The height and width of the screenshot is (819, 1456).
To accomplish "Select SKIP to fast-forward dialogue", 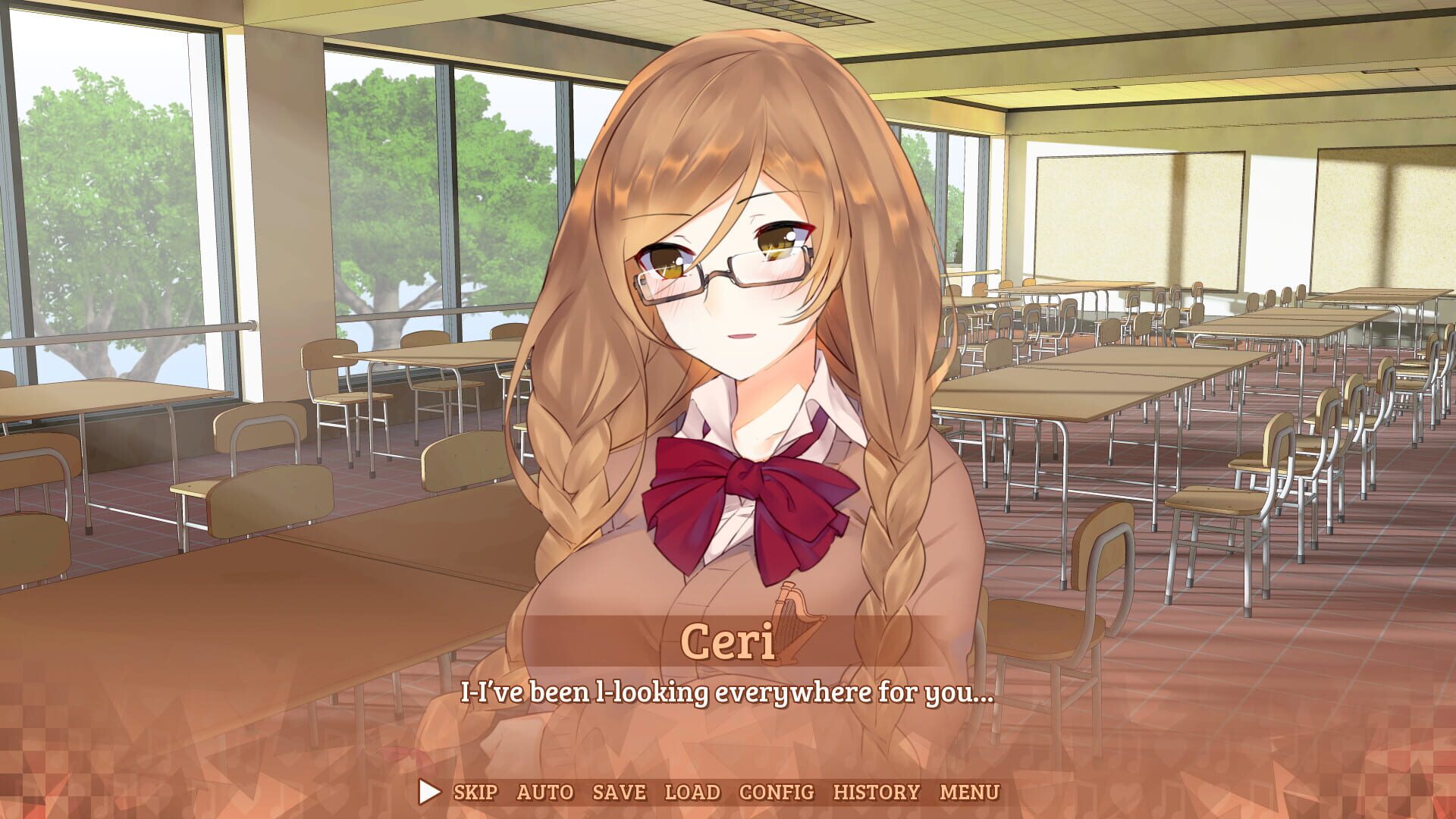I will (x=475, y=791).
